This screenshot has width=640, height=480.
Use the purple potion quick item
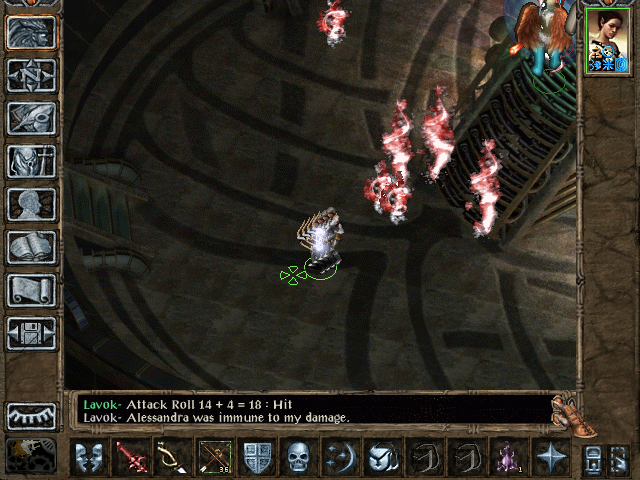click(509, 458)
